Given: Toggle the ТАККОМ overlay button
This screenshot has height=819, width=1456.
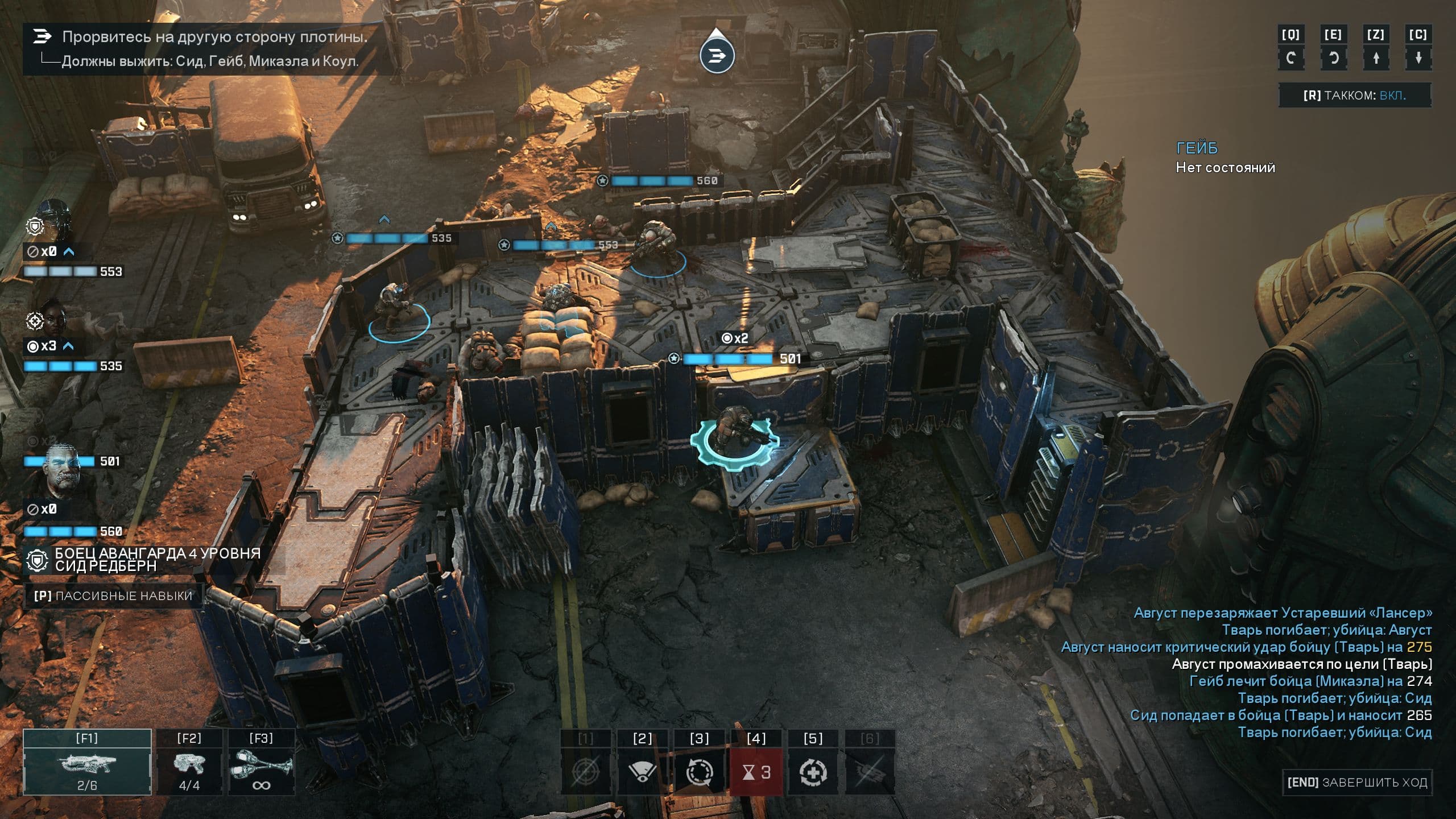Looking at the screenshot, I should (1354, 96).
